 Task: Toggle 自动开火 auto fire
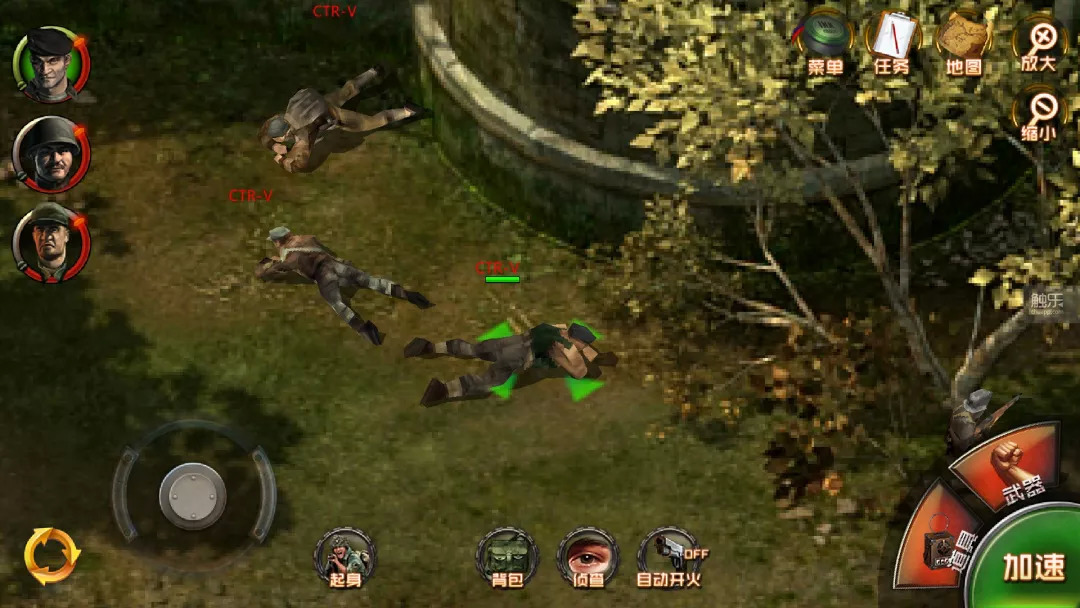click(x=669, y=558)
